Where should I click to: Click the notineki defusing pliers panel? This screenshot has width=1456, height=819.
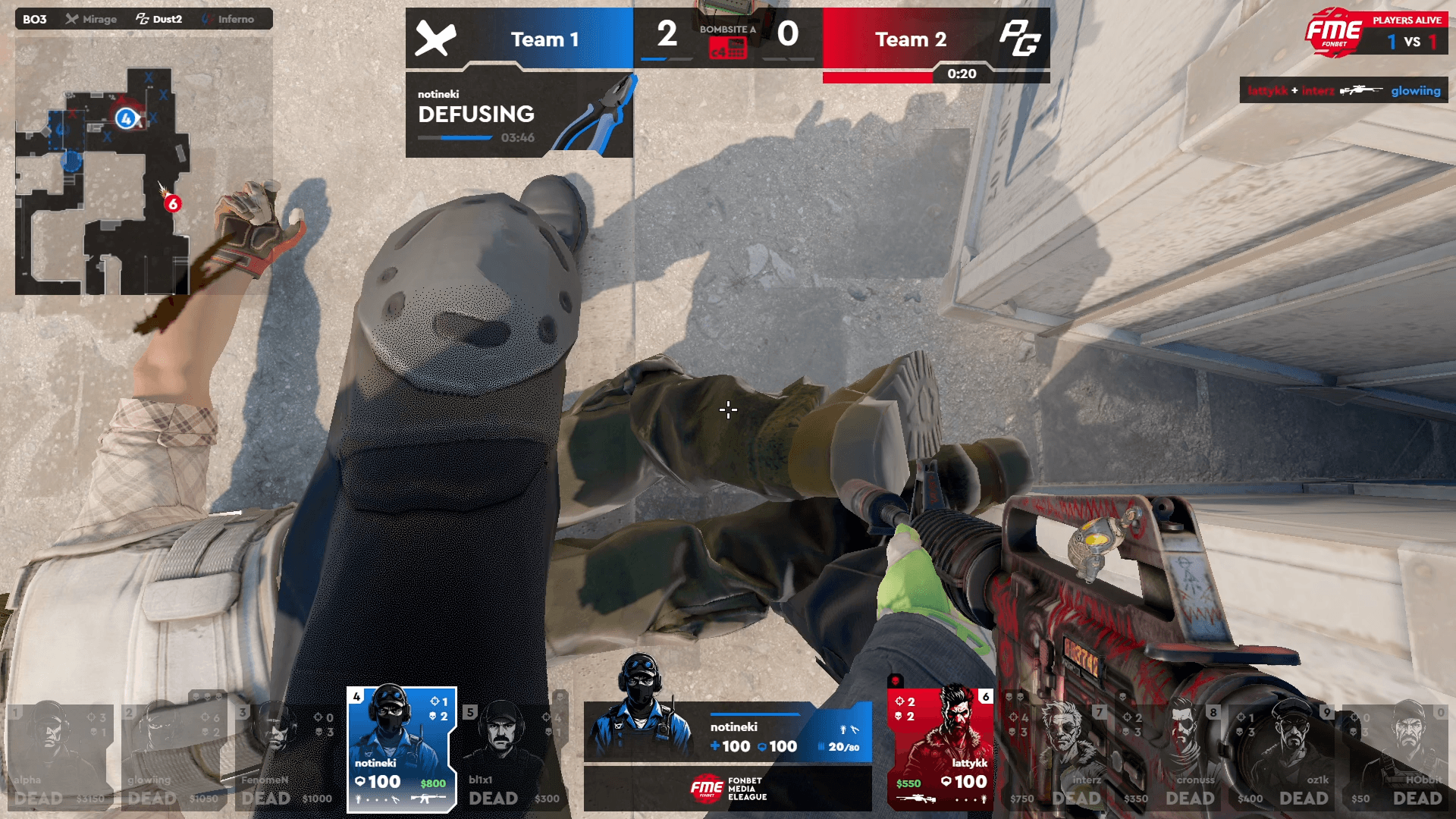519,115
